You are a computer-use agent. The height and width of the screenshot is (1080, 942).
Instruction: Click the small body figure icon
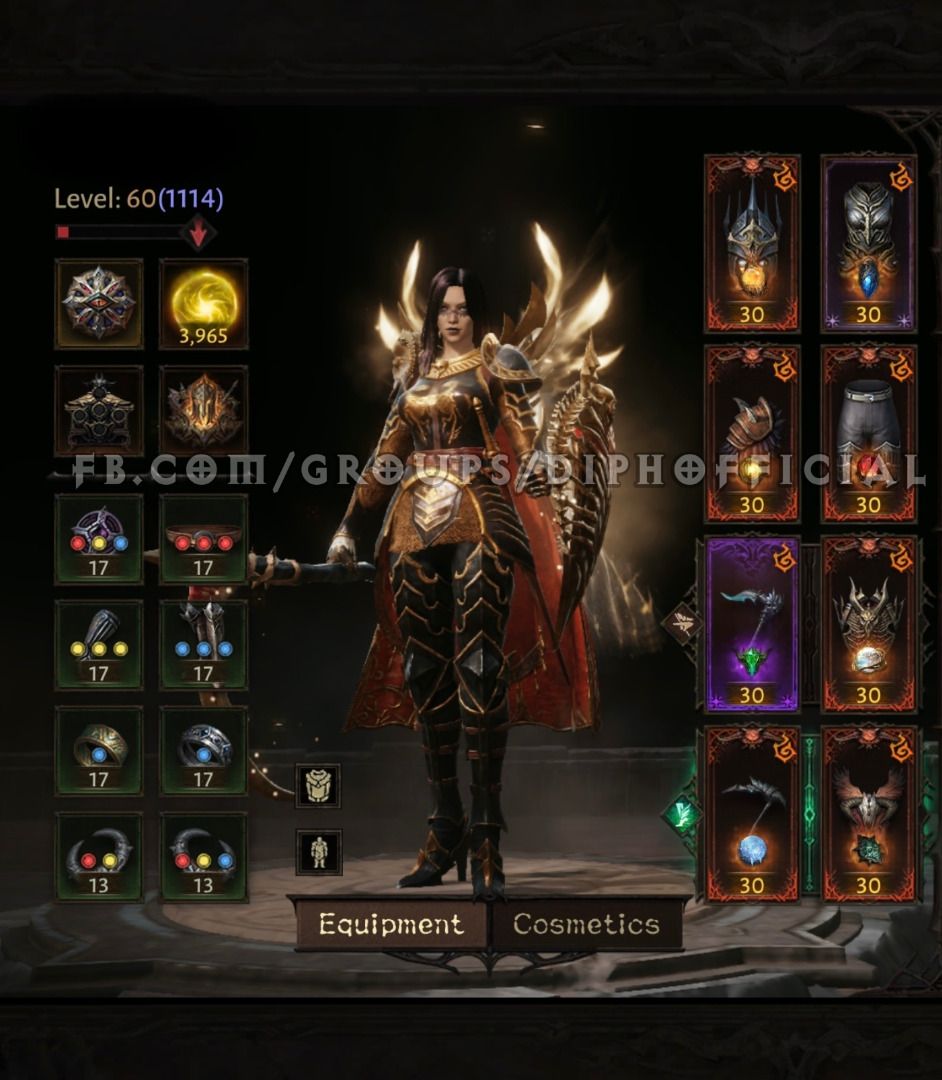point(318,852)
